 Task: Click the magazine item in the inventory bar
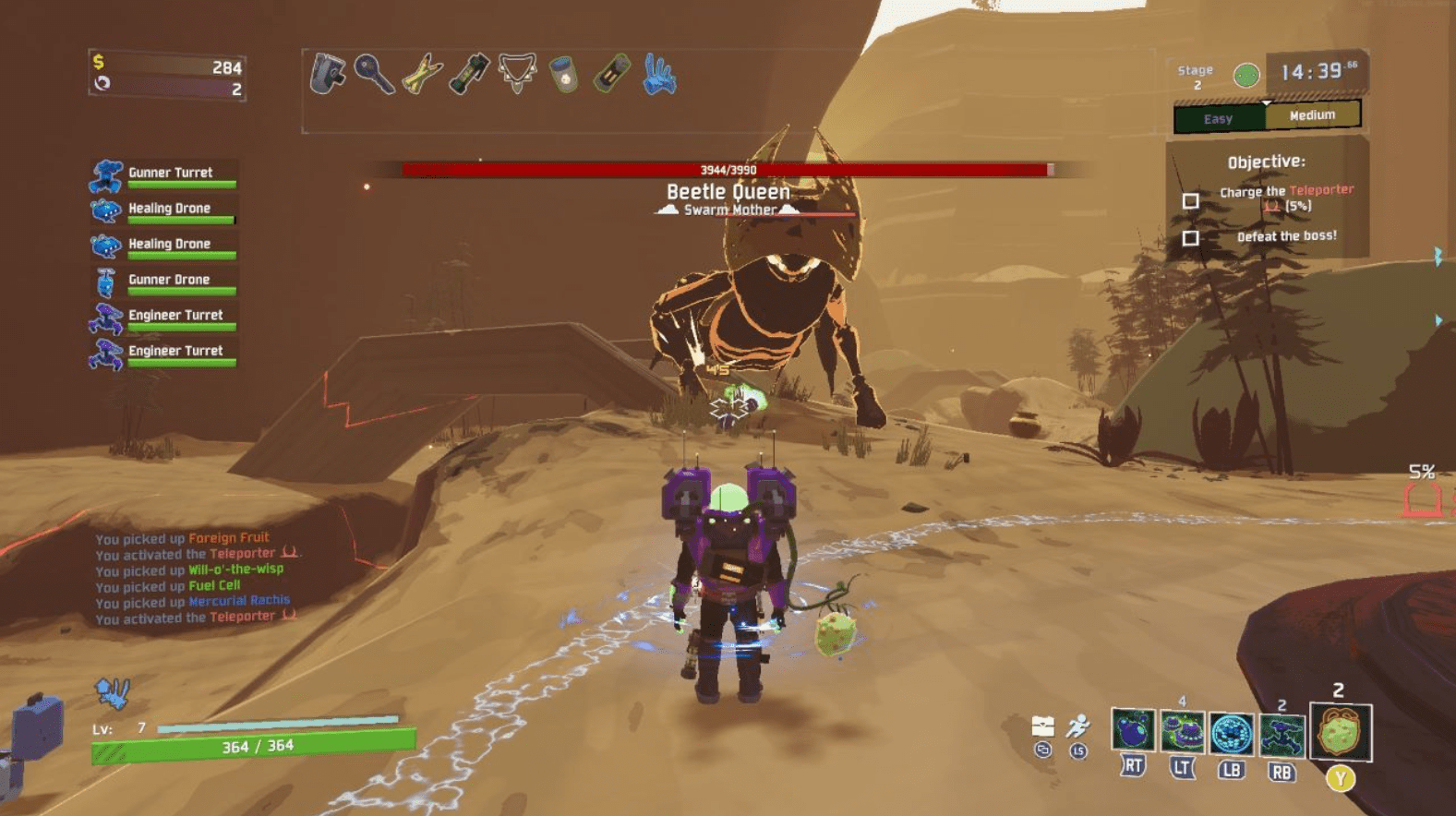326,74
